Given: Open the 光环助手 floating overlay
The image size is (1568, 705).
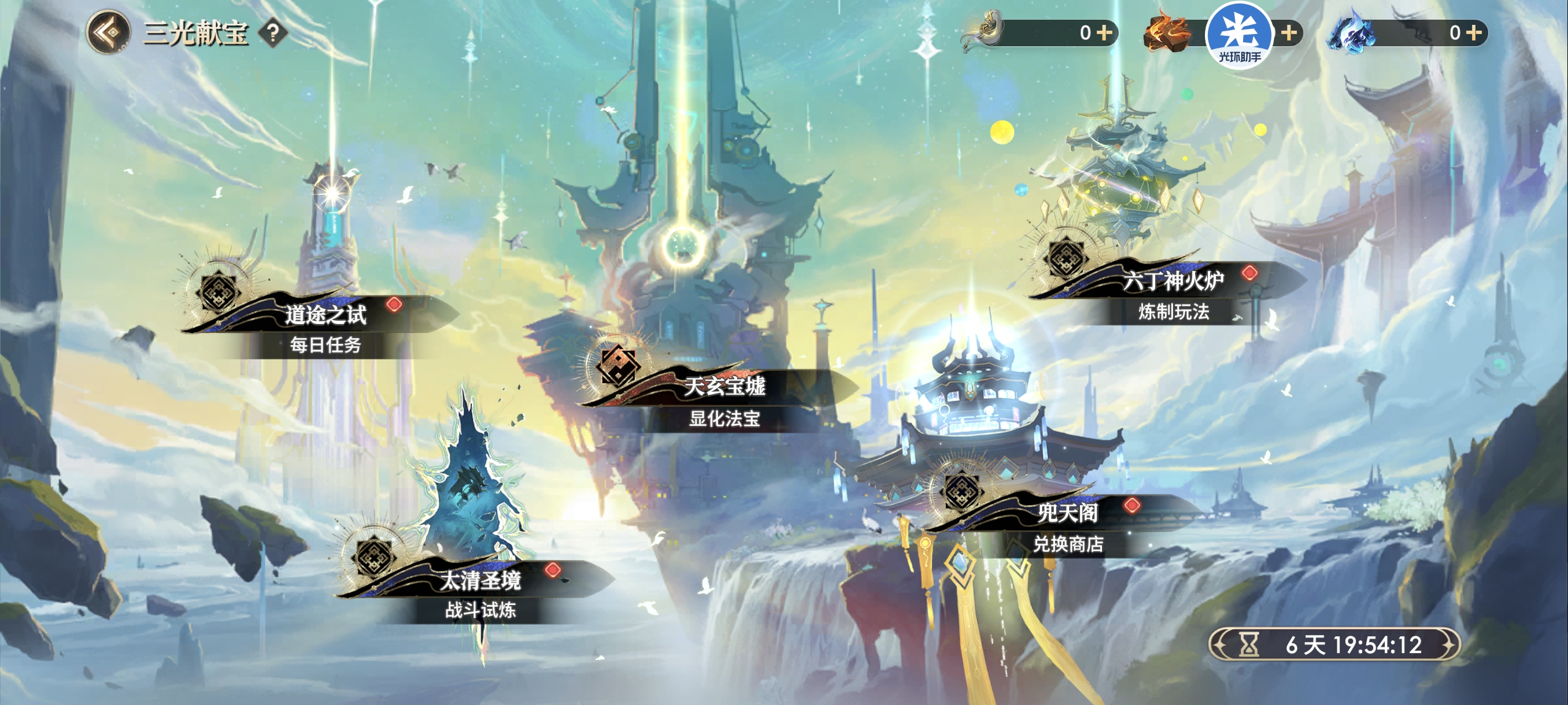Looking at the screenshot, I should [1238, 35].
